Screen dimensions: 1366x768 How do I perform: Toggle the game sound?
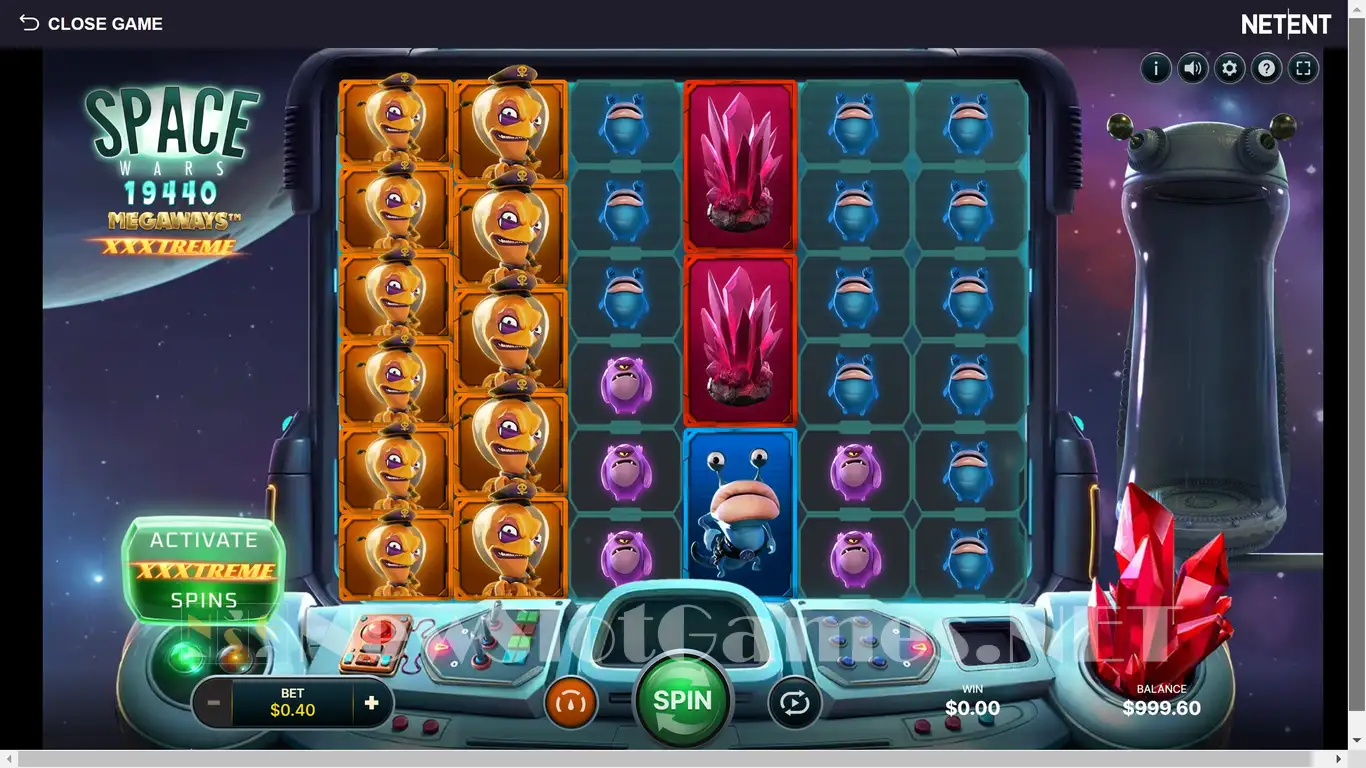tap(1193, 69)
